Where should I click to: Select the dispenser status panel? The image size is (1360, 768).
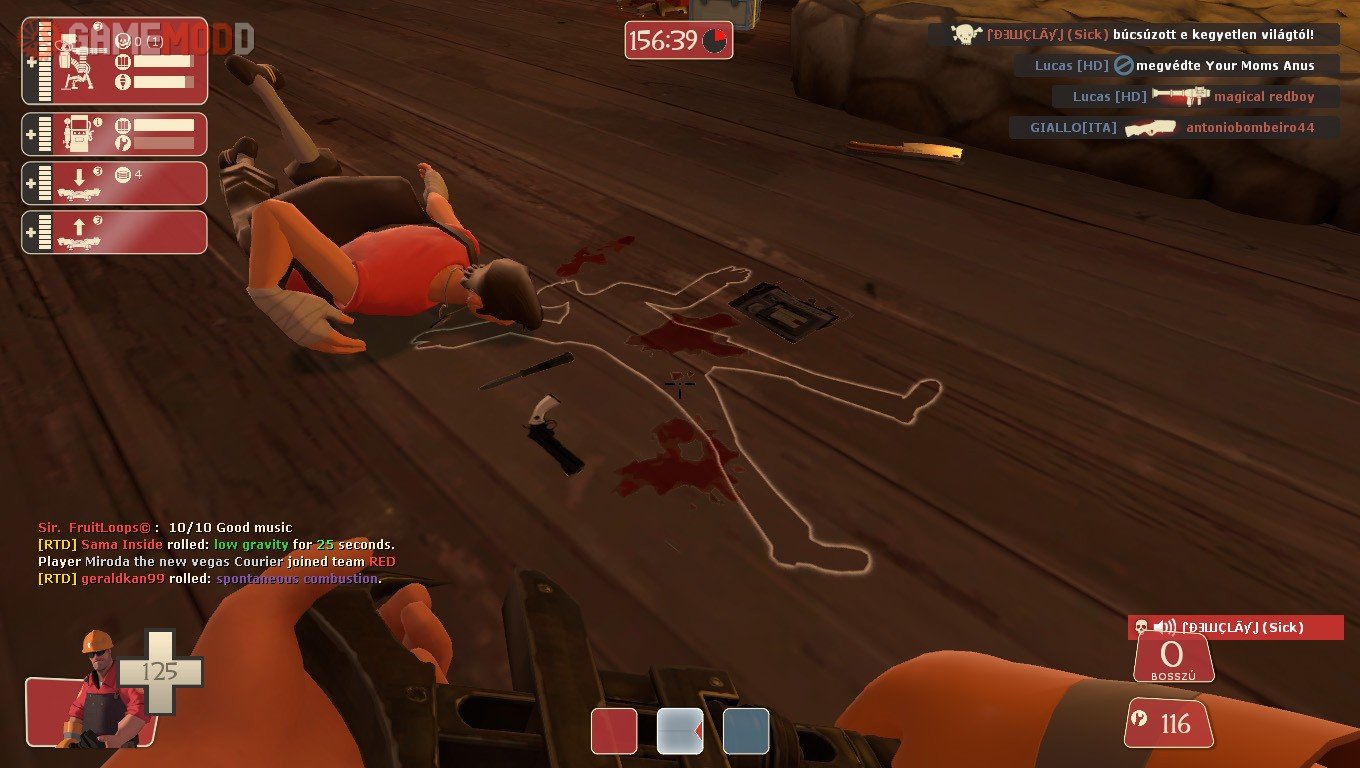click(x=115, y=134)
